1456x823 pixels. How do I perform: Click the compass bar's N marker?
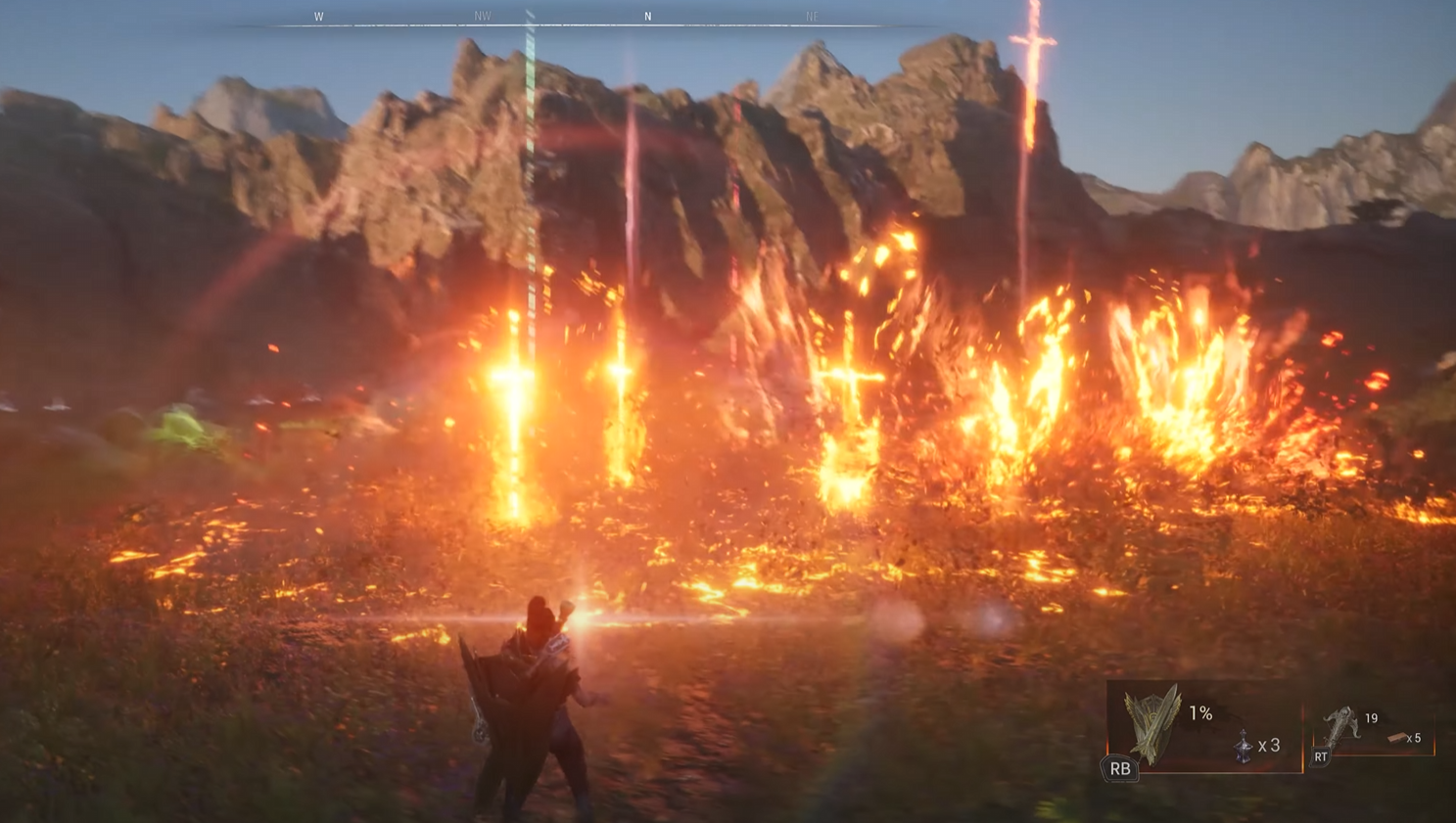tap(647, 17)
